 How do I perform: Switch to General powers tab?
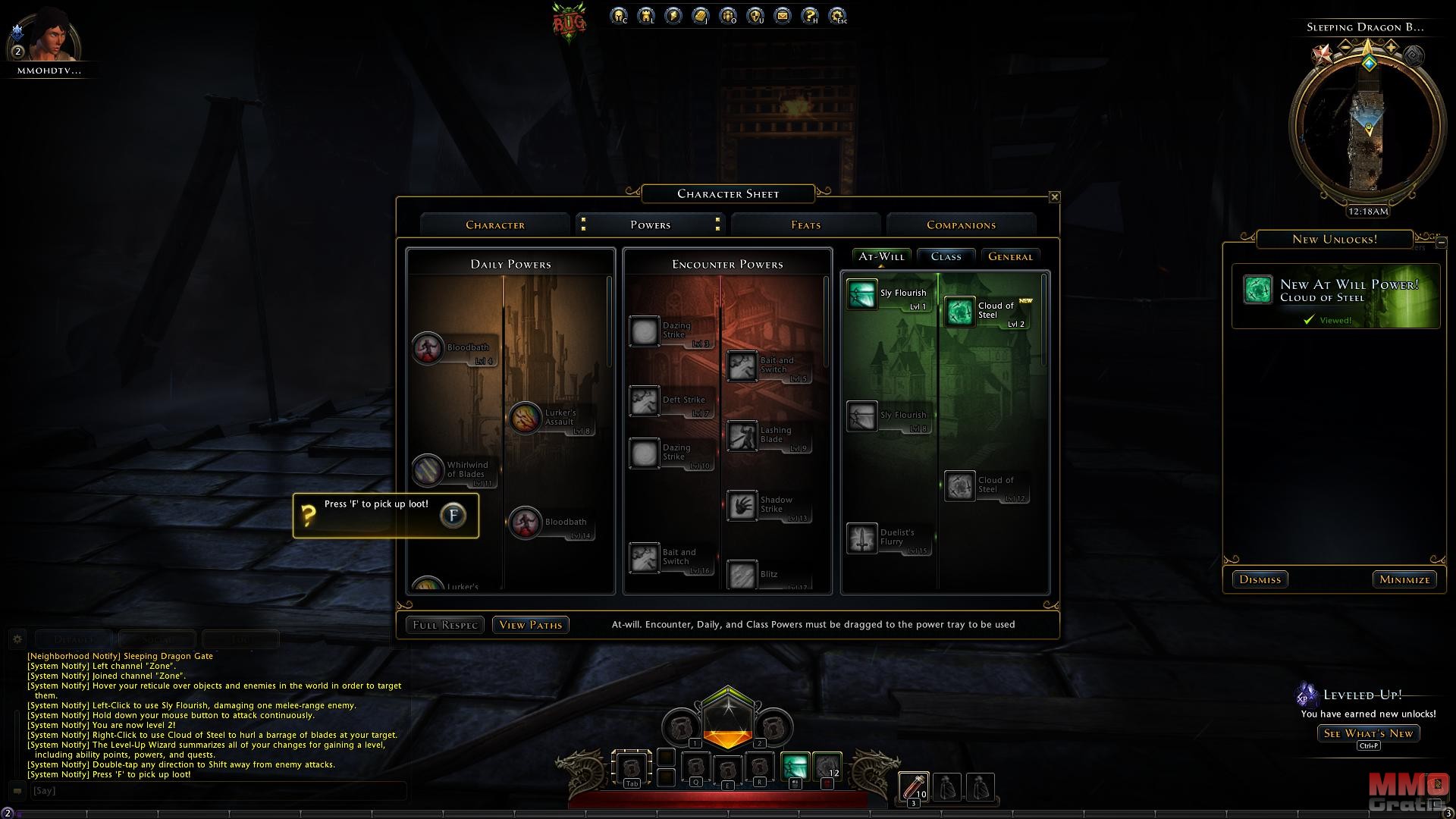click(x=1010, y=257)
